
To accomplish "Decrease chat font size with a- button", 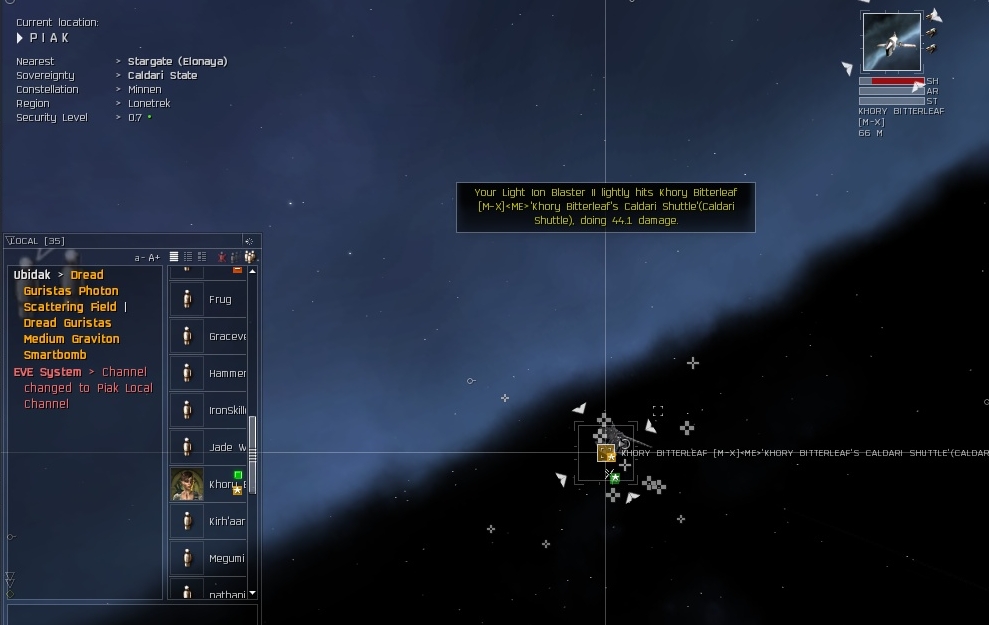I will tap(140, 258).
